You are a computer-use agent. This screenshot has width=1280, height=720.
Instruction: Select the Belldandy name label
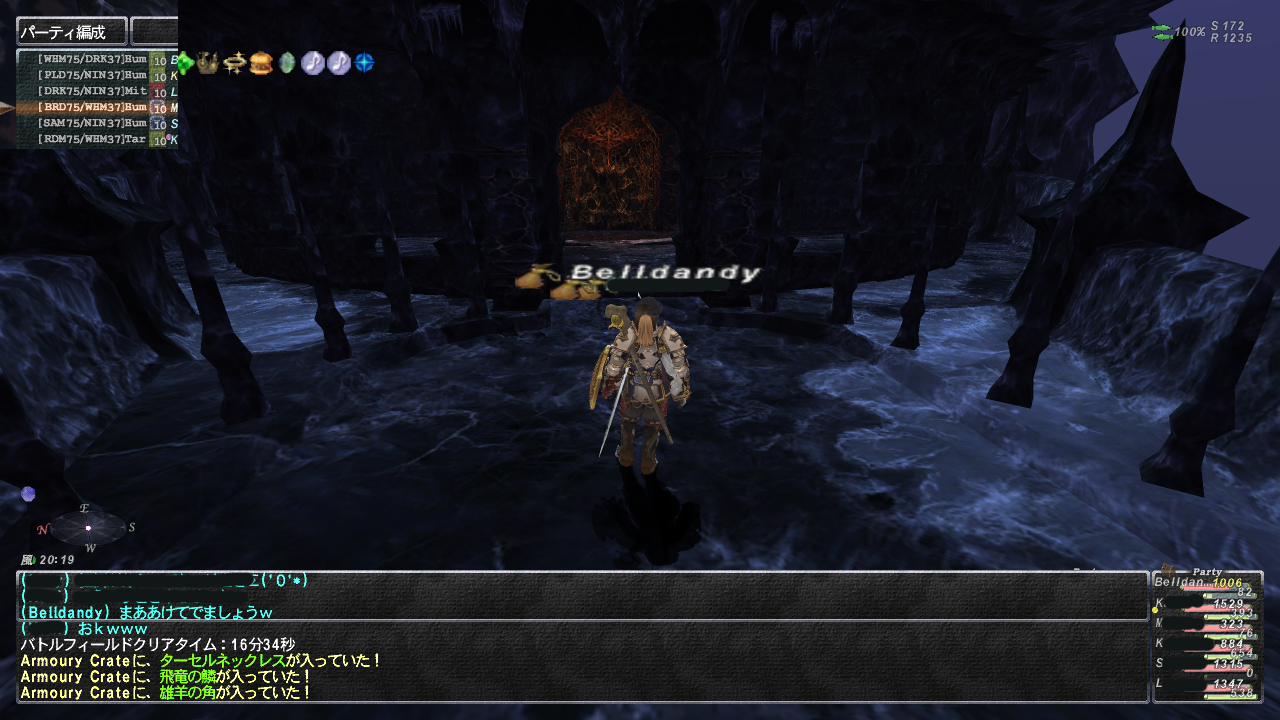(x=665, y=272)
